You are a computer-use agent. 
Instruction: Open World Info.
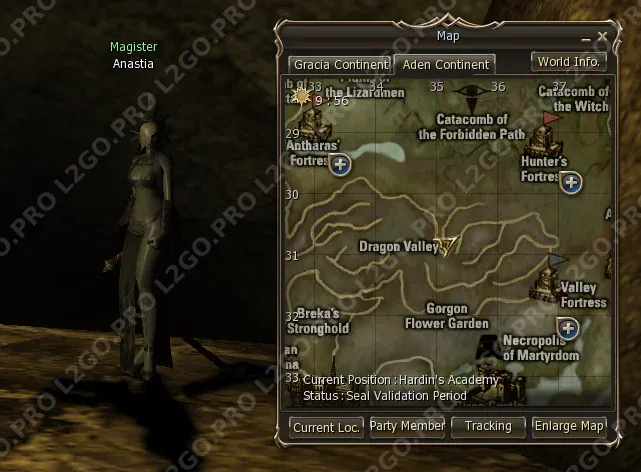[x=568, y=61]
